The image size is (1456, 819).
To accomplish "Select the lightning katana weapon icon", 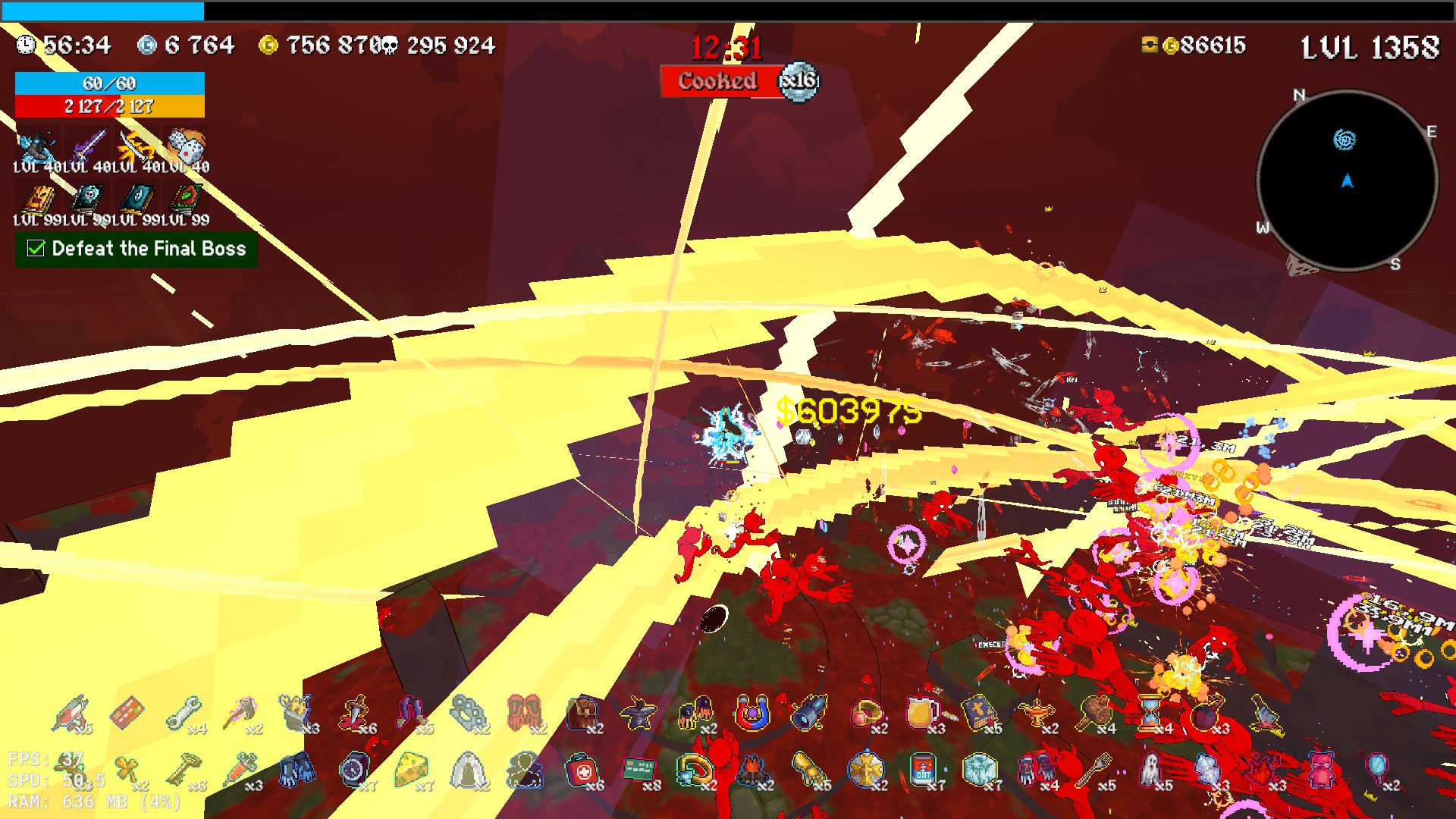I will click(x=137, y=146).
